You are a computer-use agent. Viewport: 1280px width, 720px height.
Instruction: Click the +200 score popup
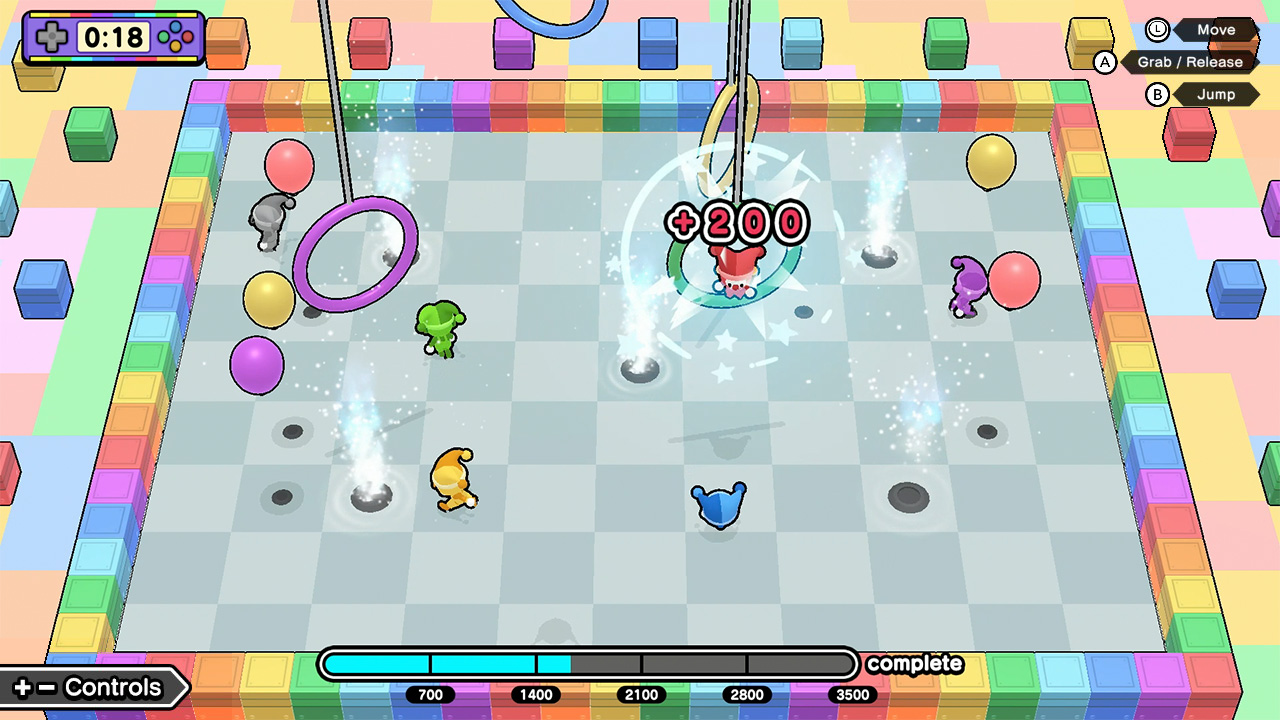737,222
